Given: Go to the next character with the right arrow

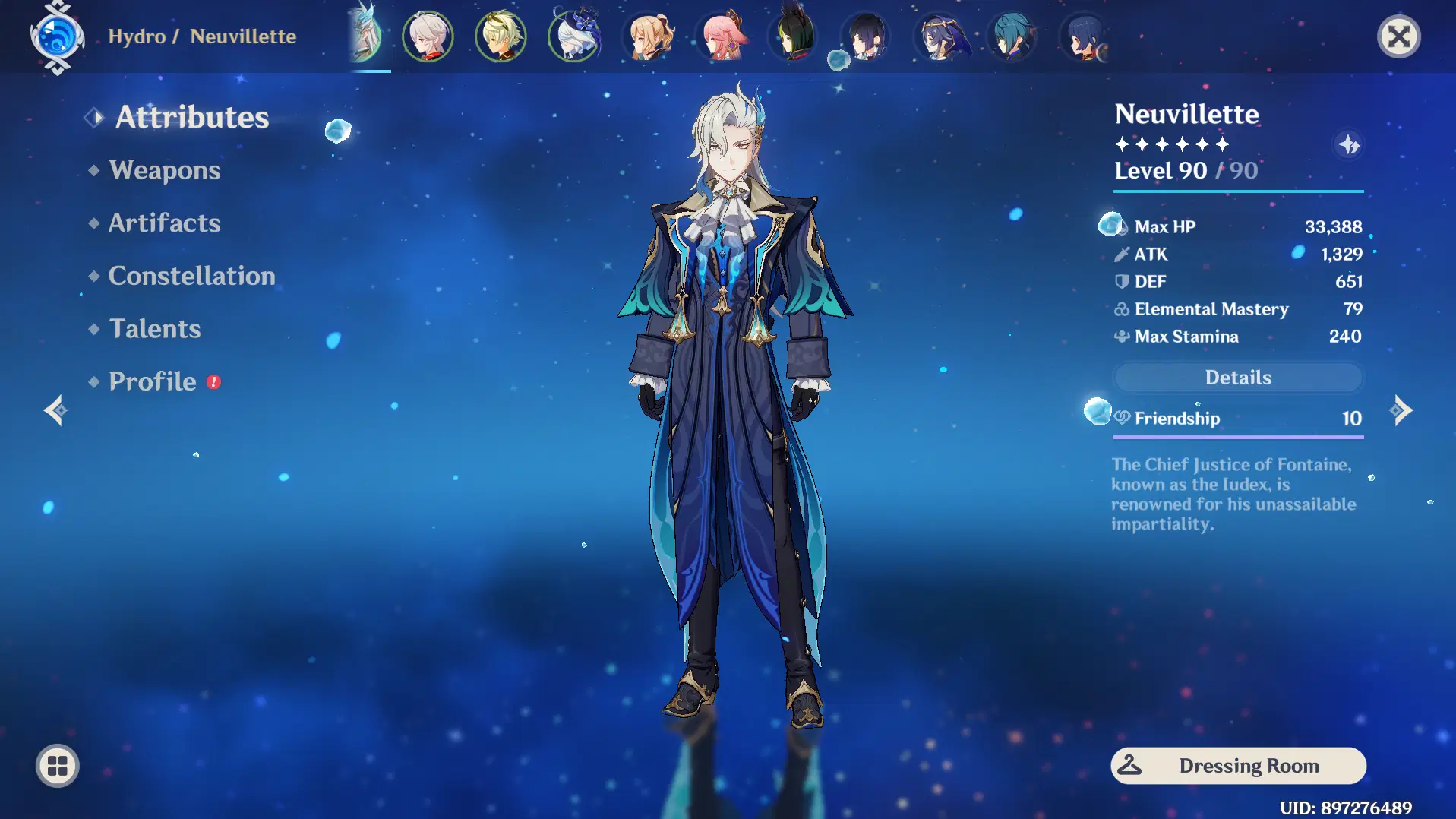Looking at the screenshot, I should click(x=1402, y=412).
